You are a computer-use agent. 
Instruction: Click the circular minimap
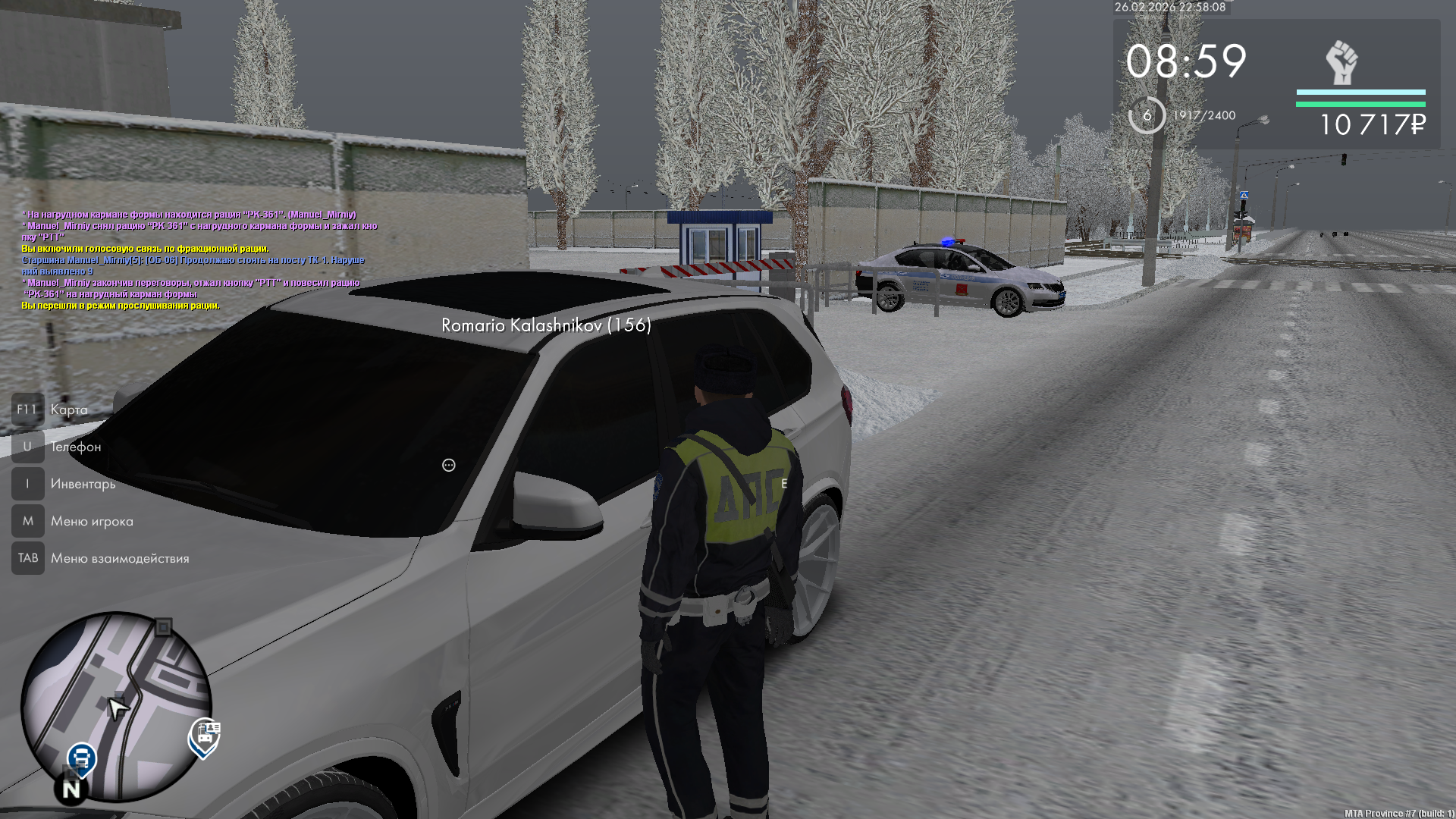pos(116,707)
